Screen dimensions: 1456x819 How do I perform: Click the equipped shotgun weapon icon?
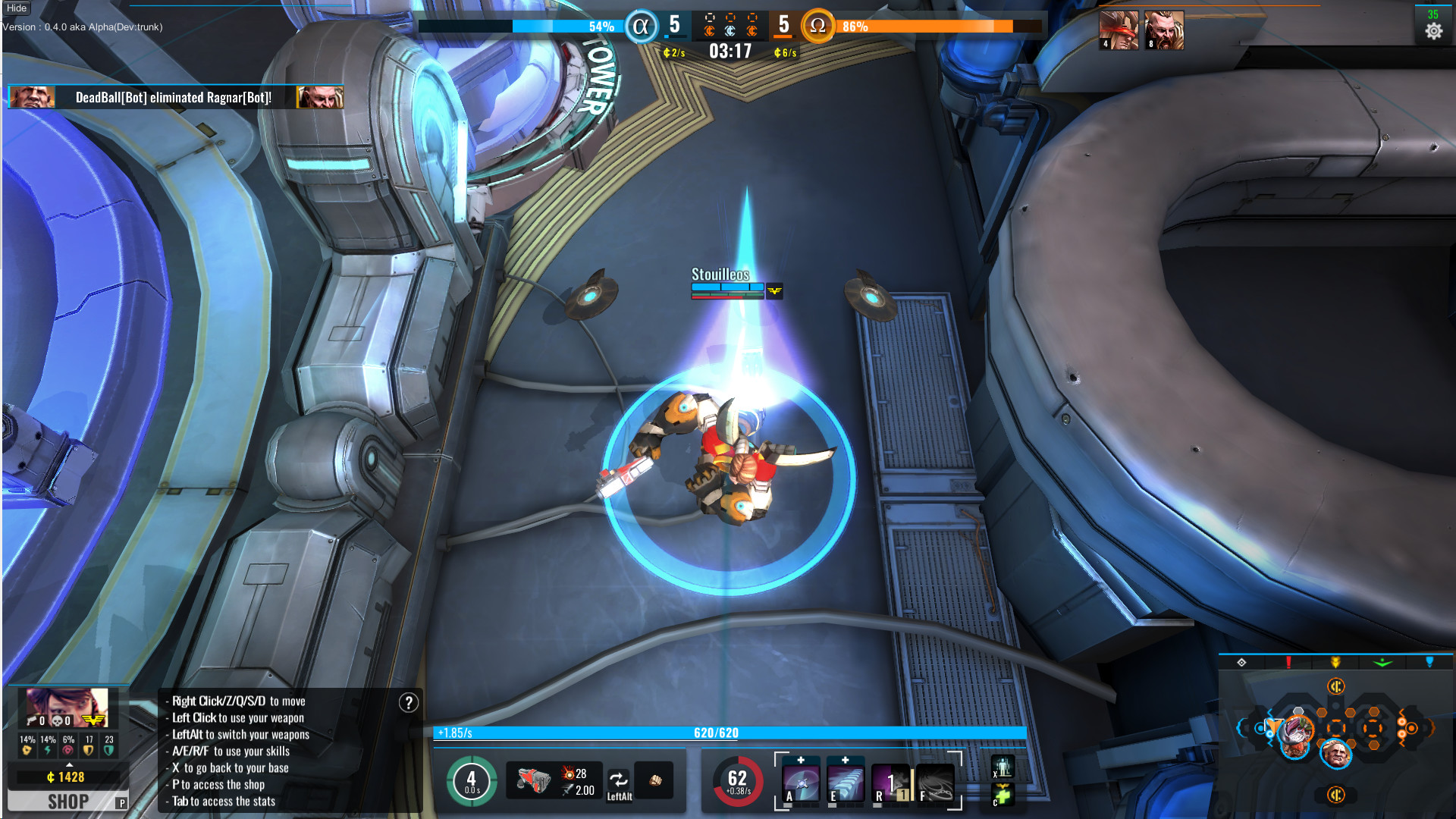point(533,780)
